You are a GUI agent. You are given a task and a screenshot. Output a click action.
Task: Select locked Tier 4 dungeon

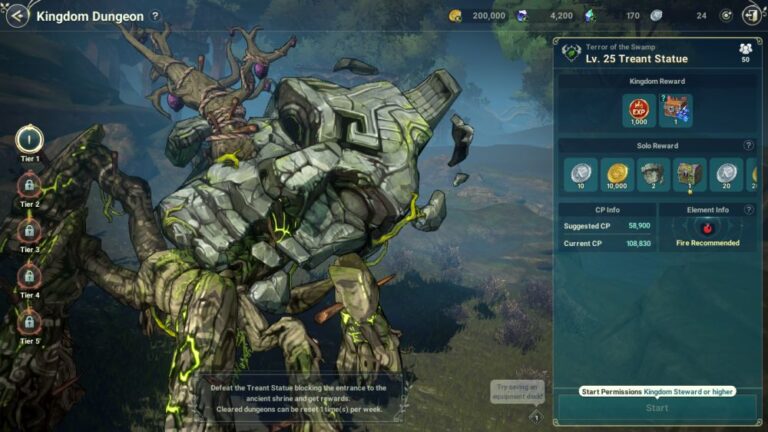point(30,276)
